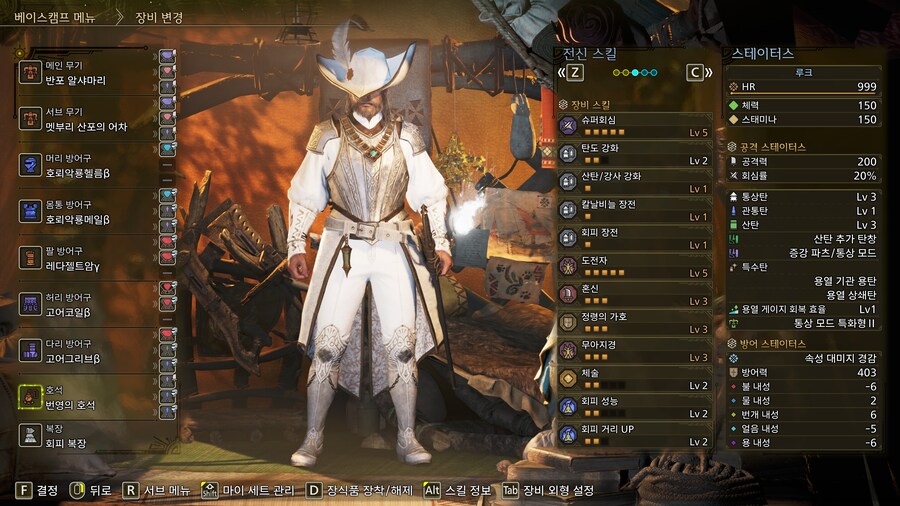This screenshot has width=900, height=506.
Task: Choose the 칼날비늘 장전 skill entry
Action: (x=634, y=209)
